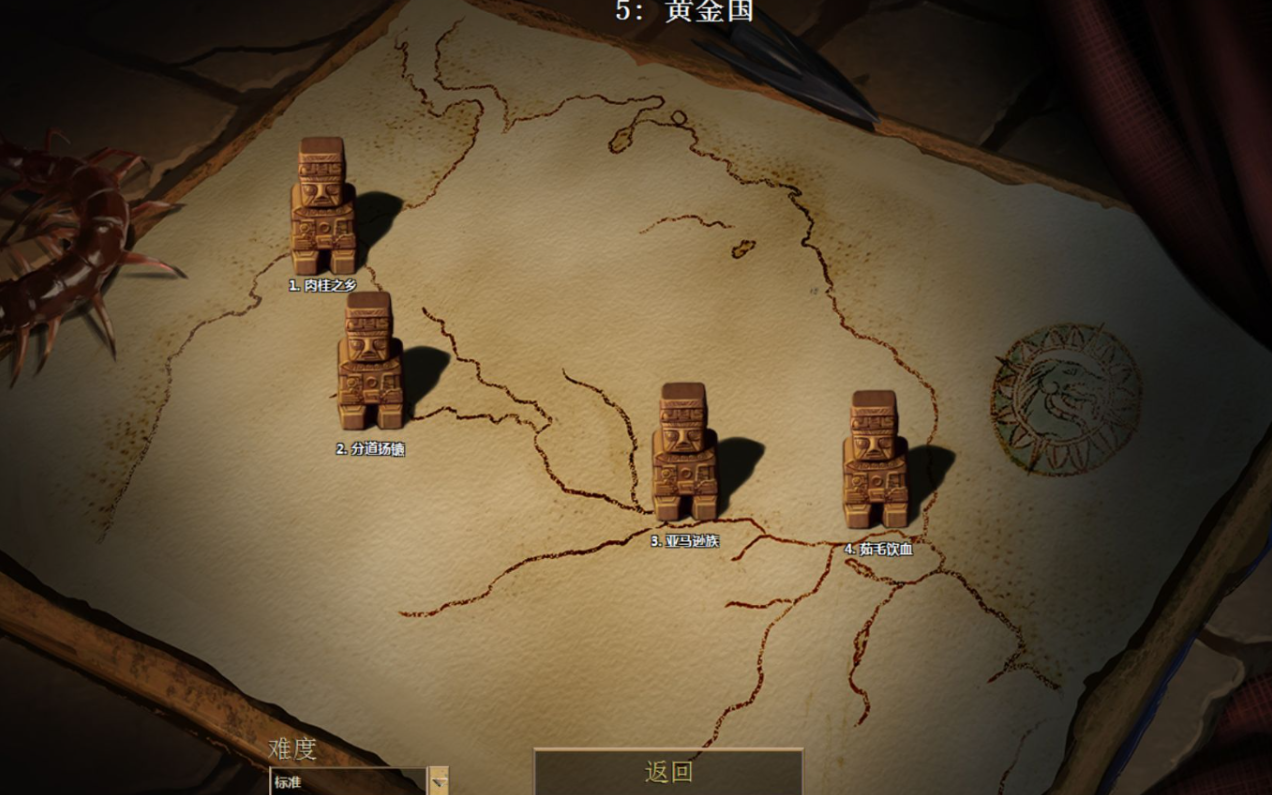The height and width of the screenshot is (795, 1272).
Task: Open the 难度 difficulty dropdown arrow
Action: 438,781
